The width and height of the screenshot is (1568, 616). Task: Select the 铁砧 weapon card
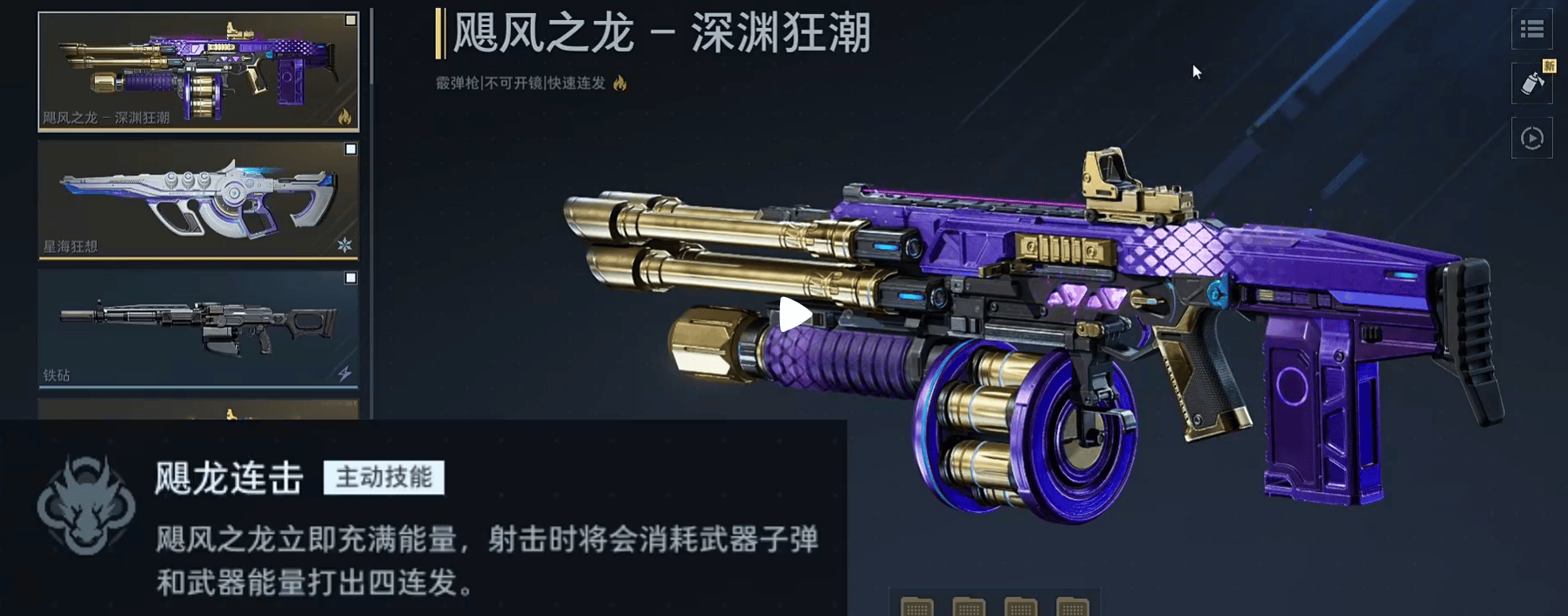pos(197,328)
